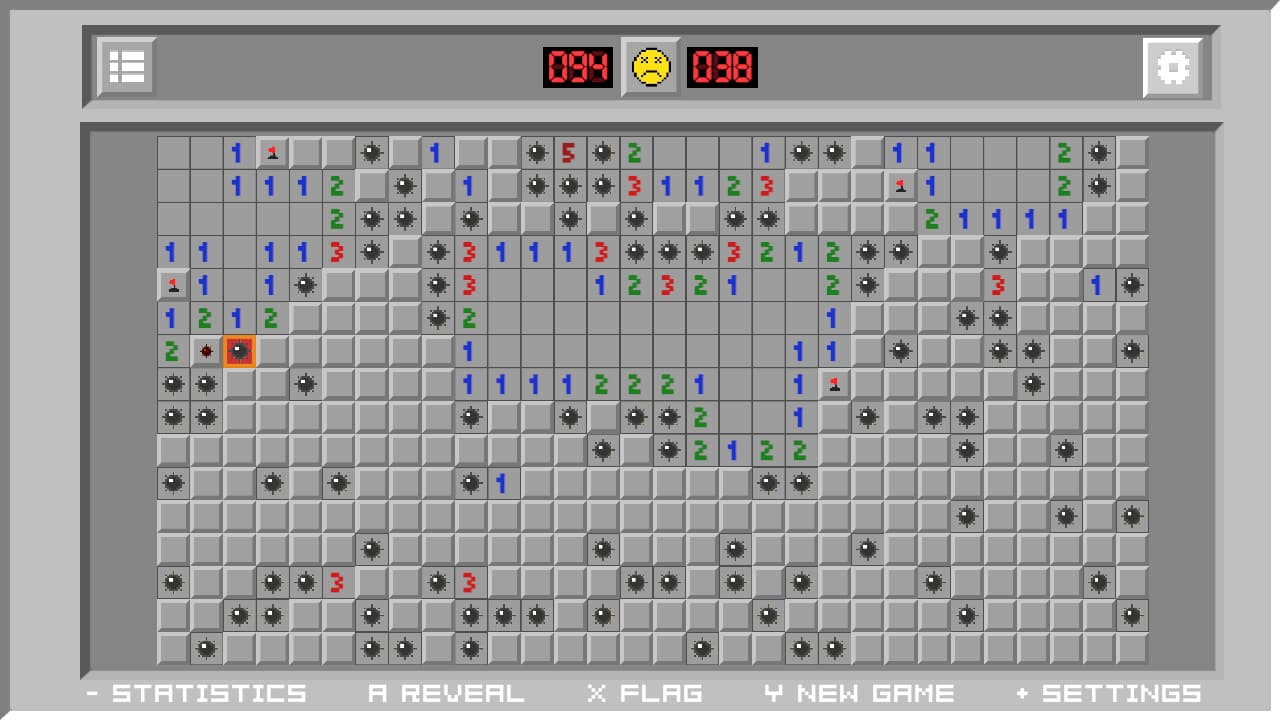1280x720 pixels.
Task: Click the green 2 cell in the top-right corner
Action: click(x=1064, y=153)
